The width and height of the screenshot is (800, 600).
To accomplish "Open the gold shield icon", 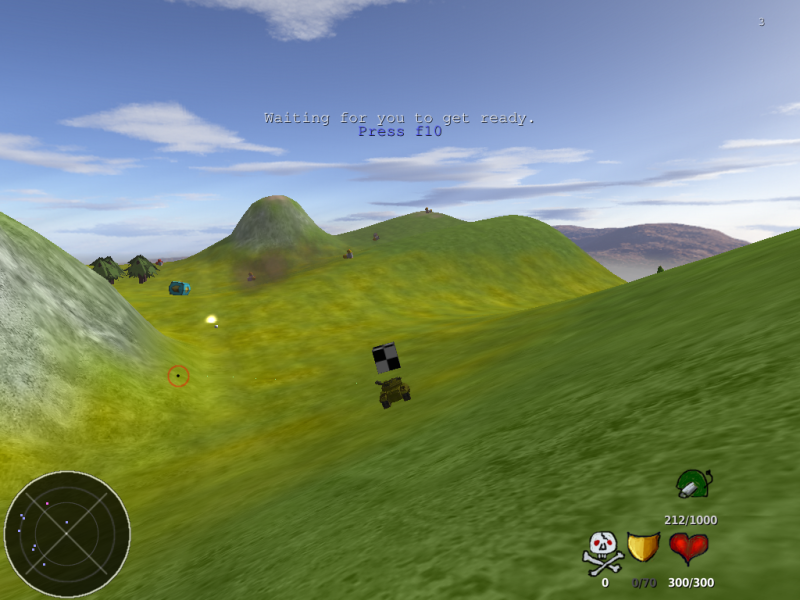I will click(x=643, y=548).
